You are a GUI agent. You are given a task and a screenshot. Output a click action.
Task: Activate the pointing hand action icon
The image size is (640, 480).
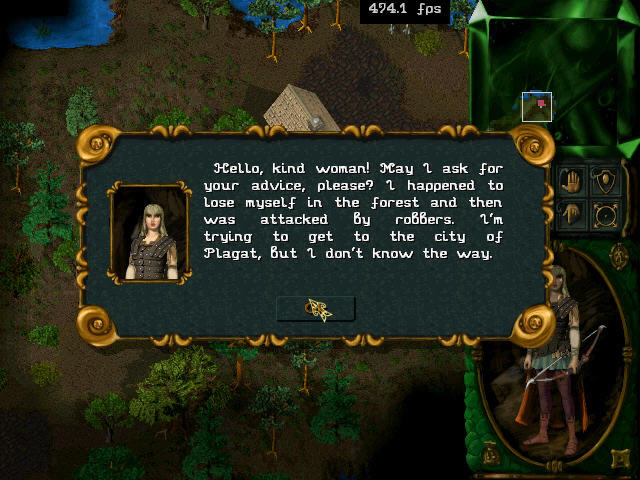[572, 213]
